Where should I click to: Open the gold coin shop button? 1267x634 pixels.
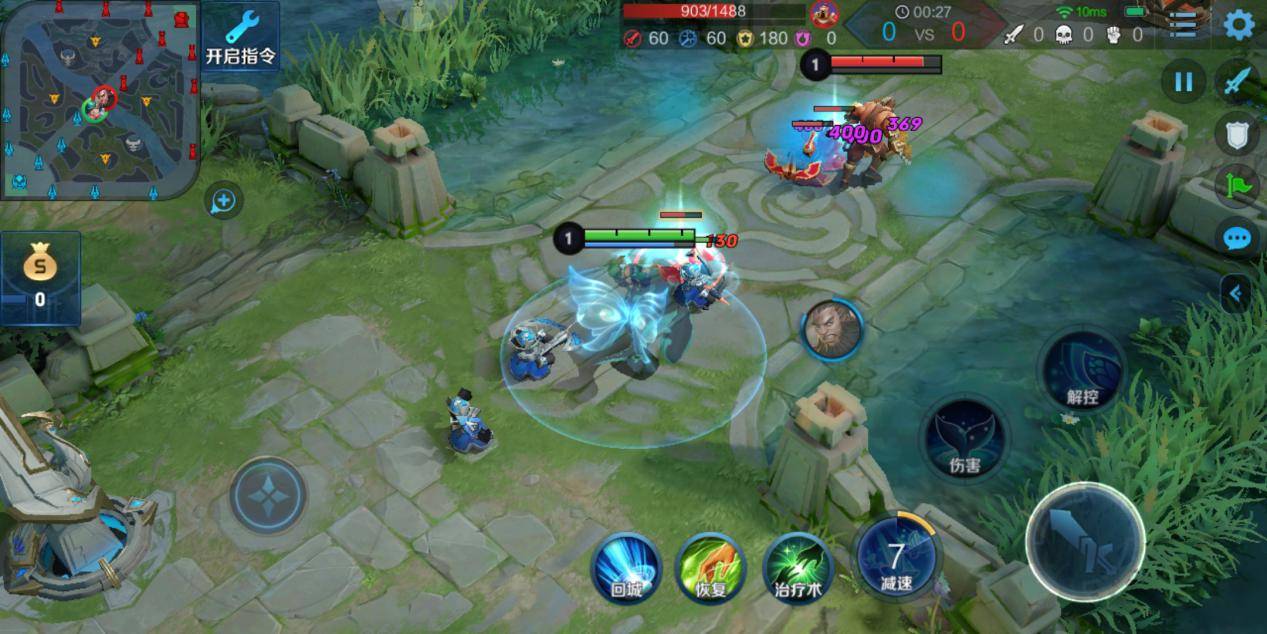[x=40, y=278]
